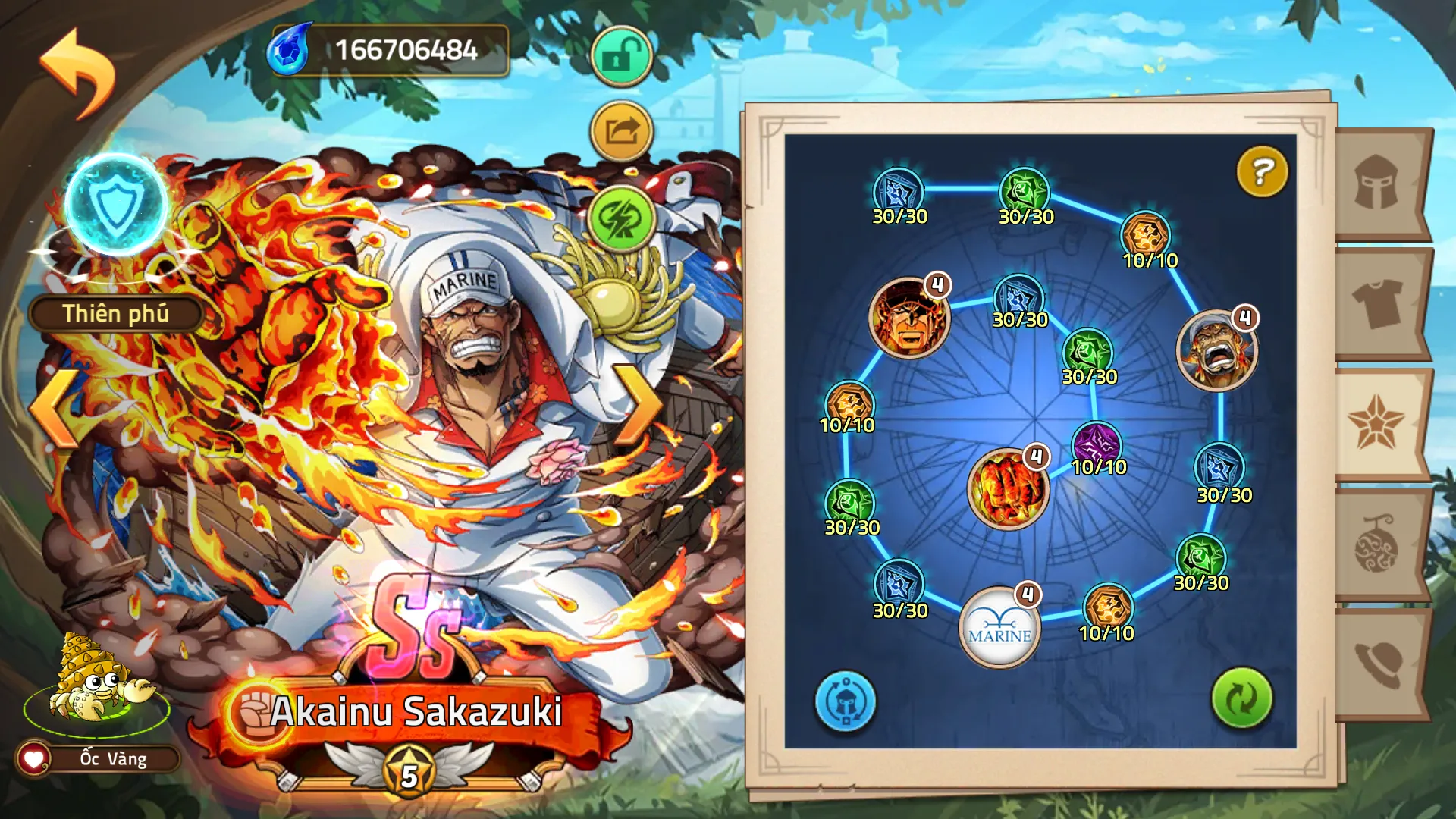Go back with the orange arrow
1456x819 pixels.
[x=77, y=72]
